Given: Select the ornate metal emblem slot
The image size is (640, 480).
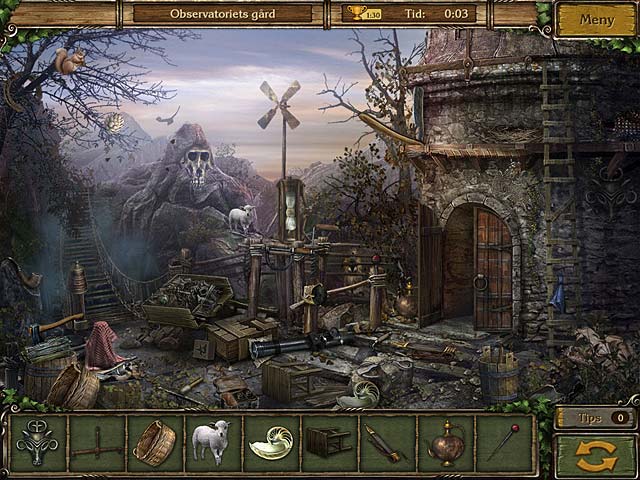Looking at the screenshot, I should click(38, 443).
